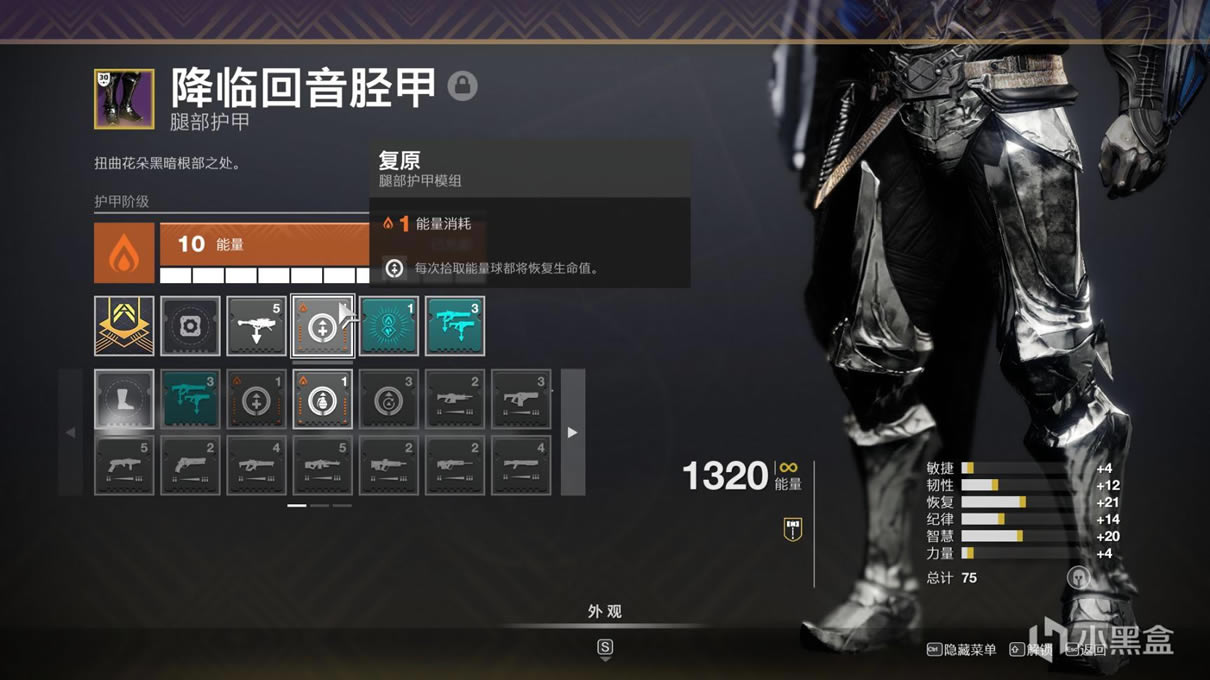Pick the grenade orb mod costing 1 energy

[322, 400]
